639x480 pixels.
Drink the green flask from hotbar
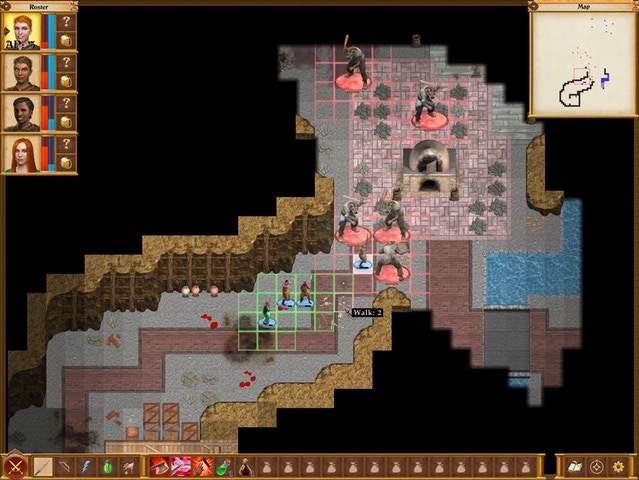[x=223, y=466]
